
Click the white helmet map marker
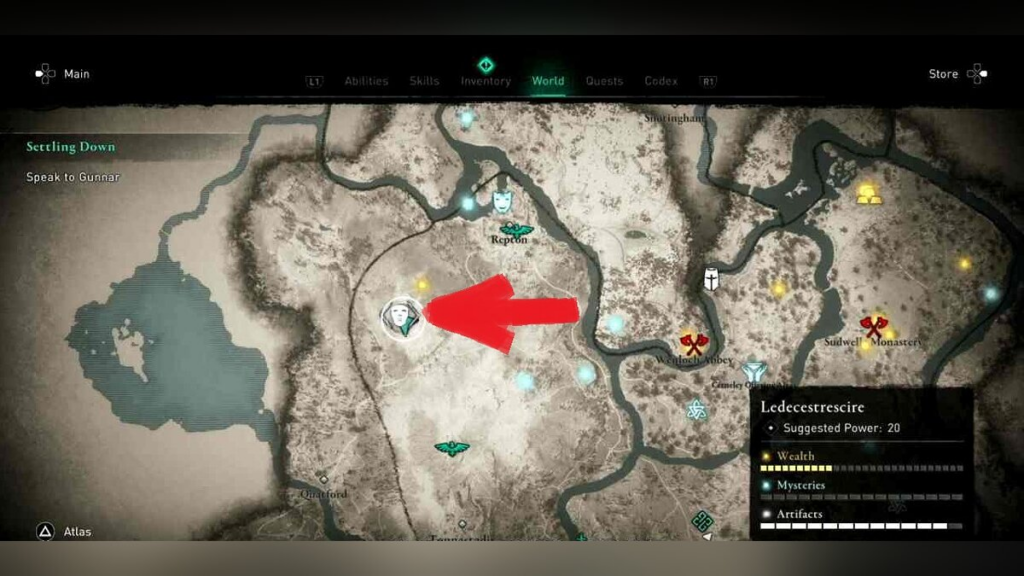tap(711, 279)
